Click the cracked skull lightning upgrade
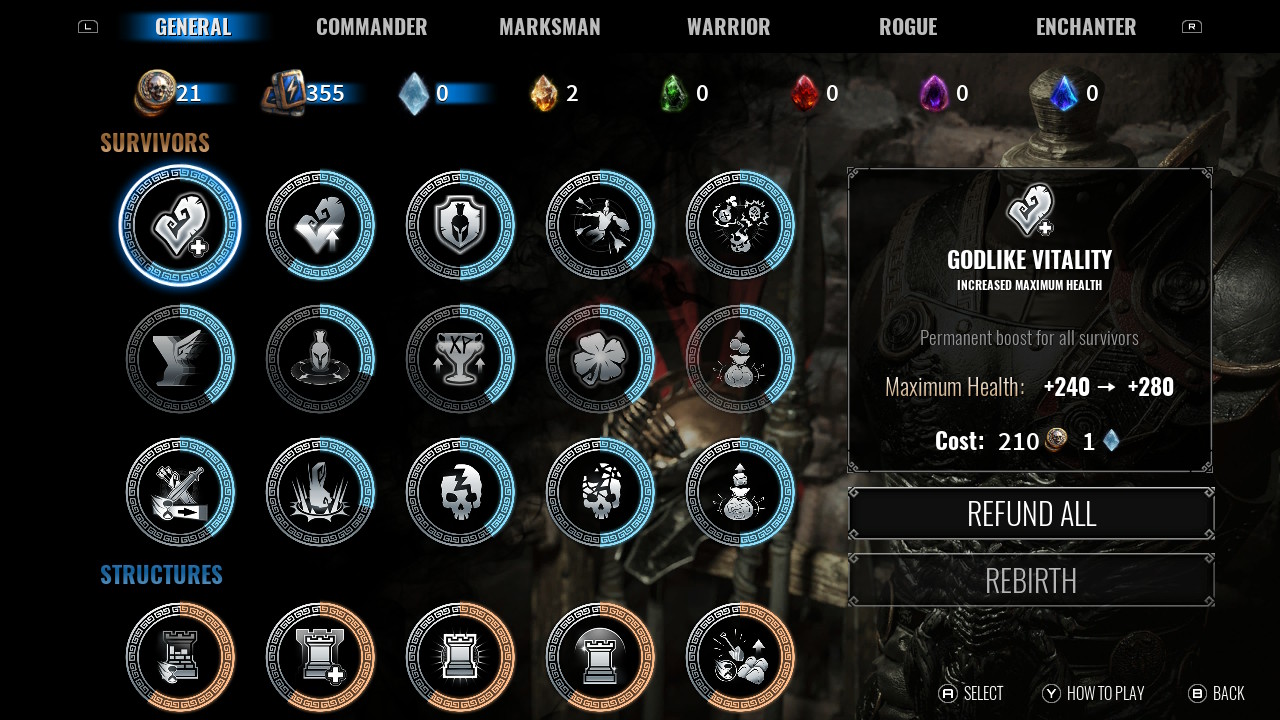The image size is (1280, 720). [x=460, y=492]
